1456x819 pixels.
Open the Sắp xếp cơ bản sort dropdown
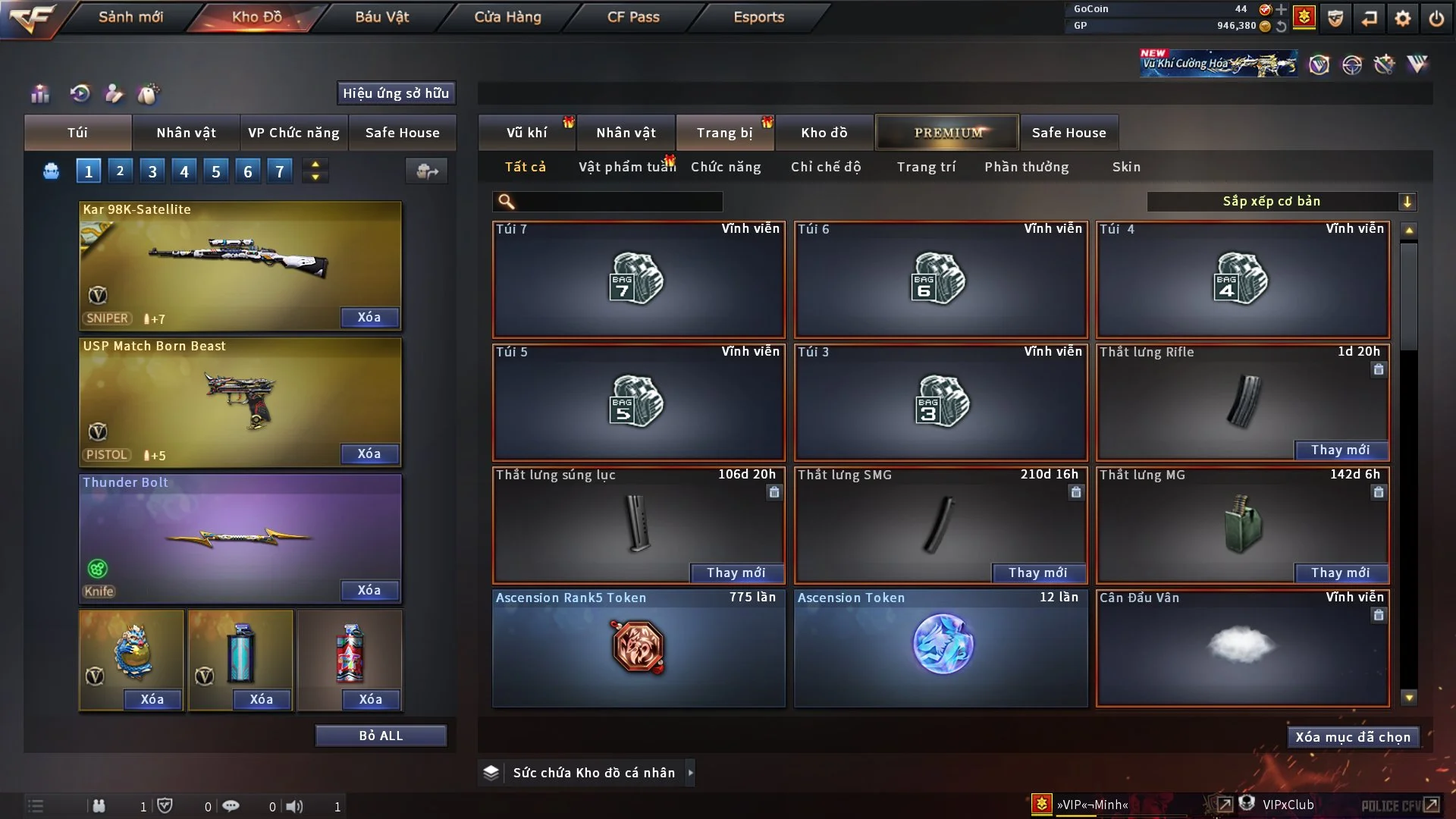1281,201
